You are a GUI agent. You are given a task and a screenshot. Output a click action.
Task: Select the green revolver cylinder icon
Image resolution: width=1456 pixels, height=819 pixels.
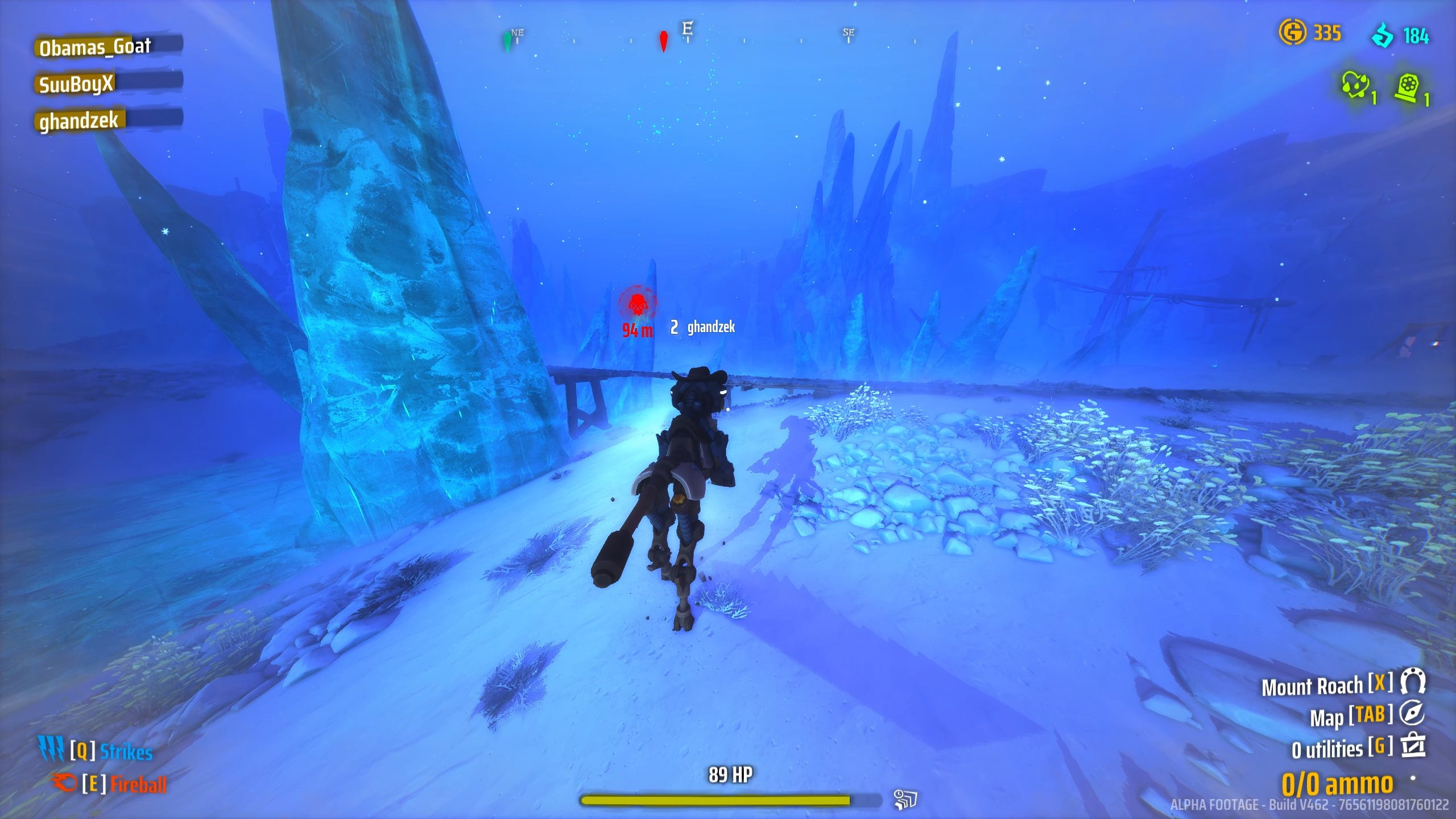[1407, 88]
